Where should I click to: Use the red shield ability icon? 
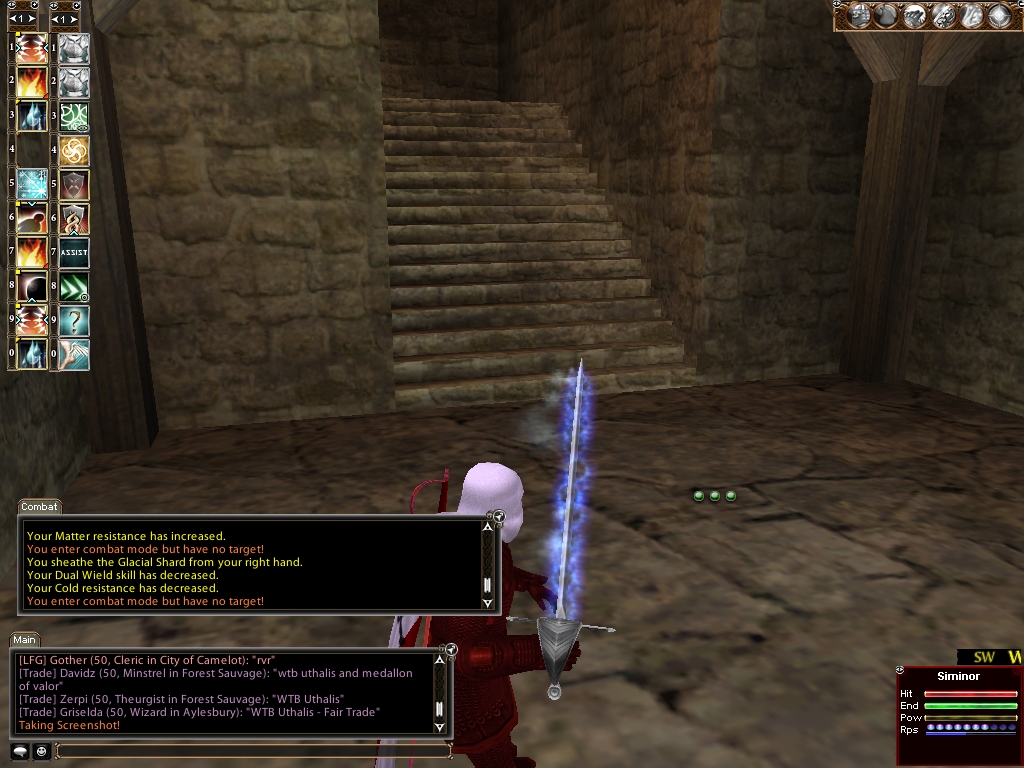point(74,185)
